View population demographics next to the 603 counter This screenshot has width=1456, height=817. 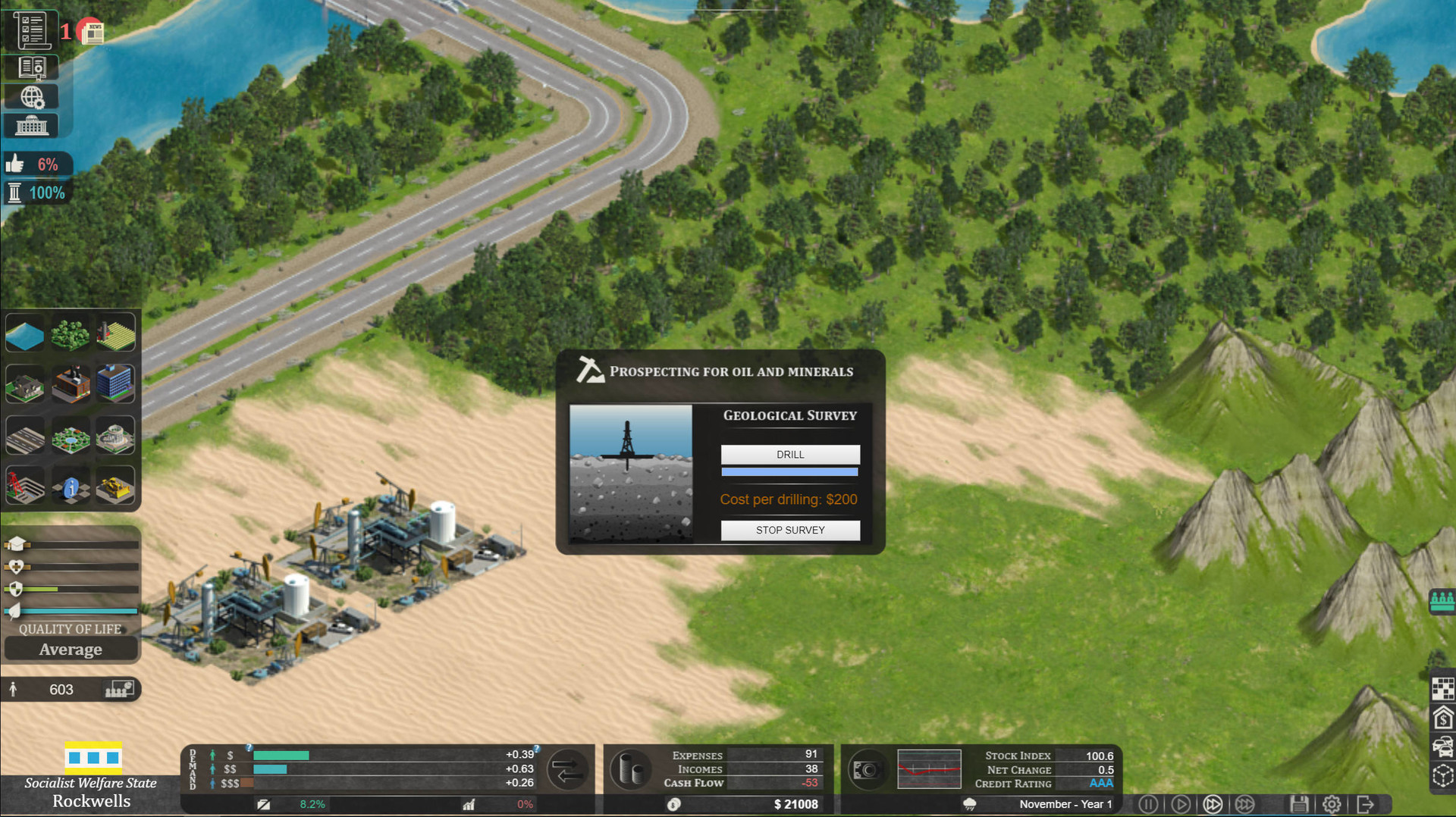[119, 690]
